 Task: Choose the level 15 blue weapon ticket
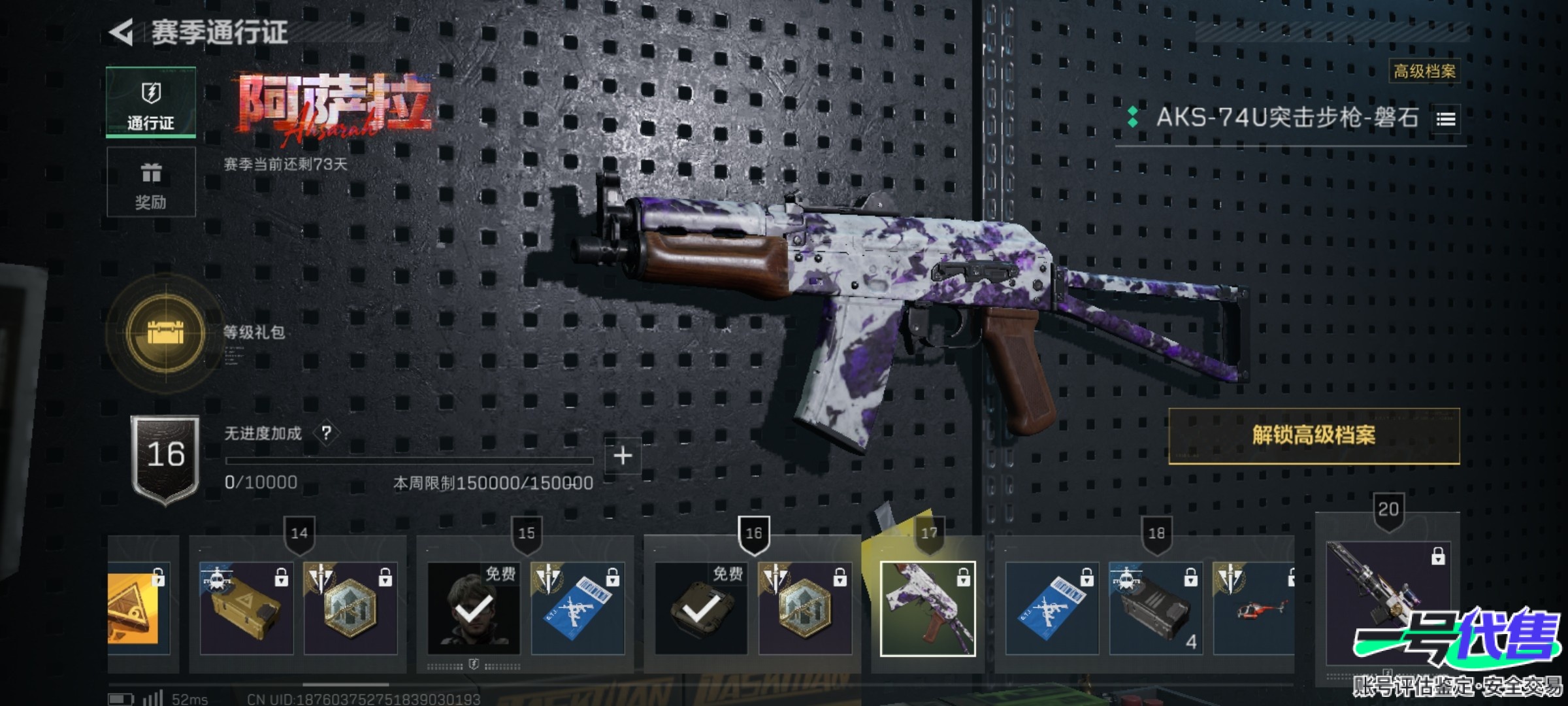pos(578,608)
